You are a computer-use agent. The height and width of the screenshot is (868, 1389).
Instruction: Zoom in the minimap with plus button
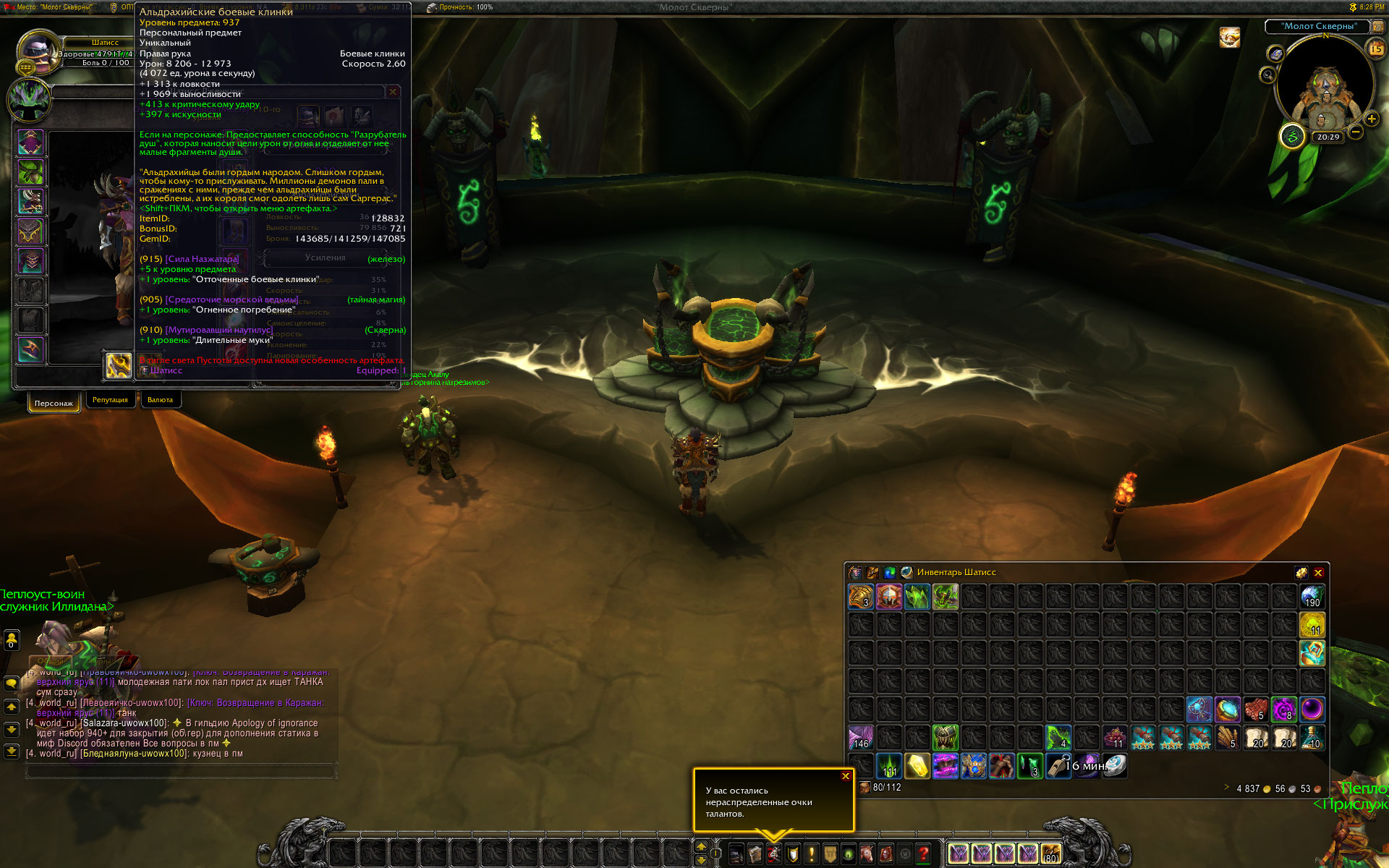pos(1371,119)
